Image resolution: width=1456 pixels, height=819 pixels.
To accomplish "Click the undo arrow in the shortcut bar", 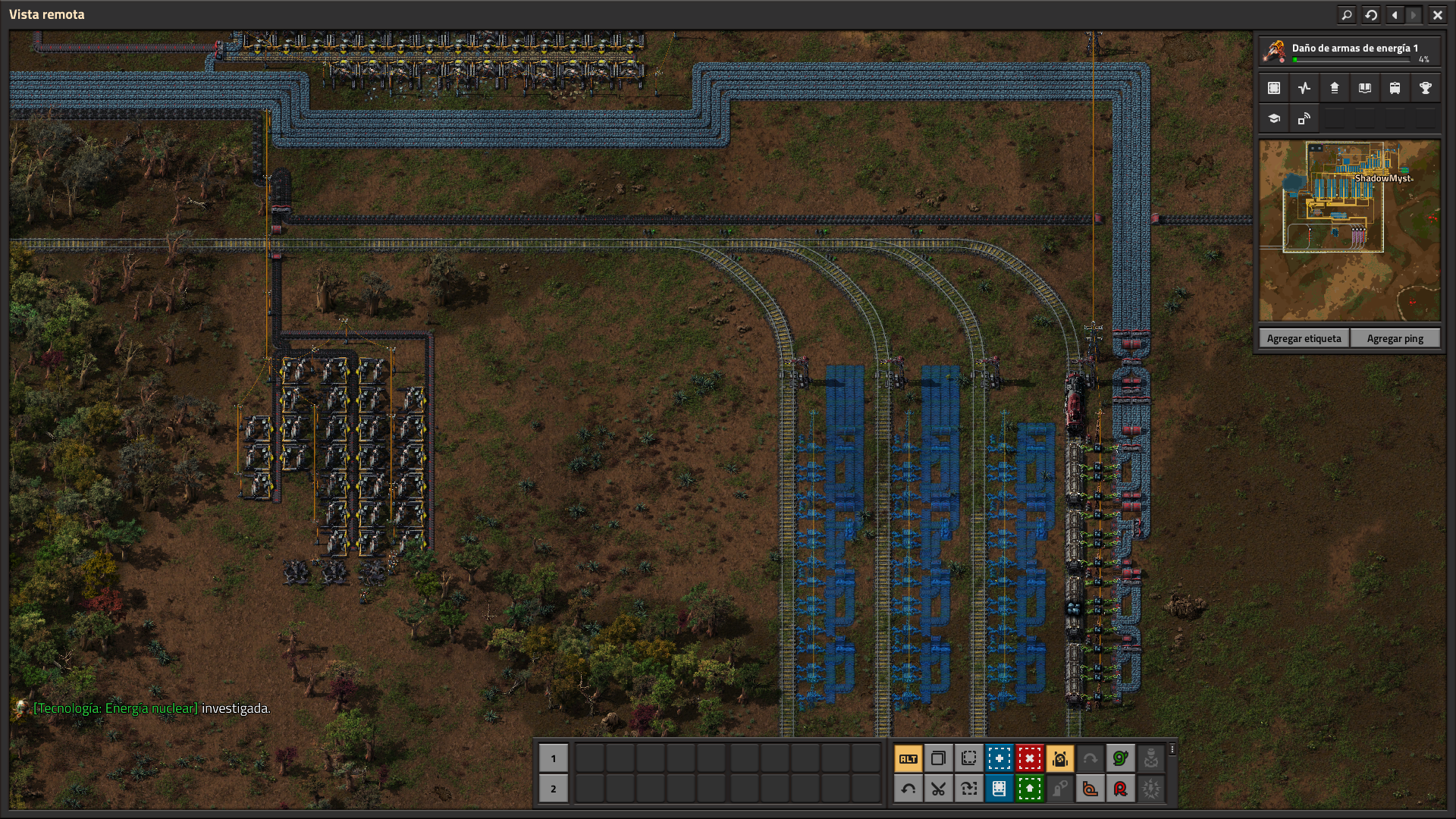I will click(908, 789).
